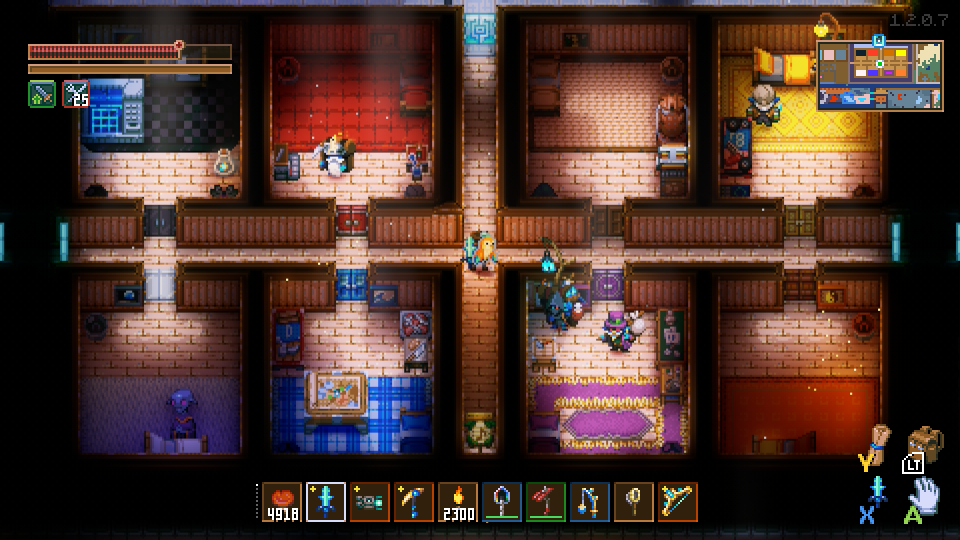
Task: Choose the red hoe hotbar slot
Action: pos(546,502)
